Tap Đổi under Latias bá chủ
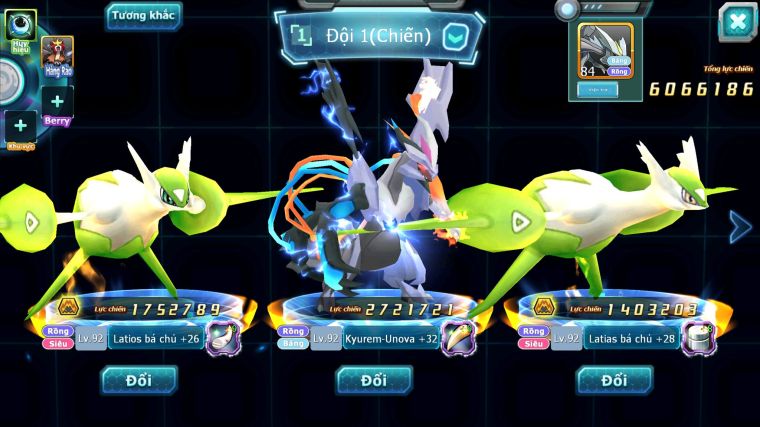Image resolution: width=760 pixels, height=427 pixels. 615,380
